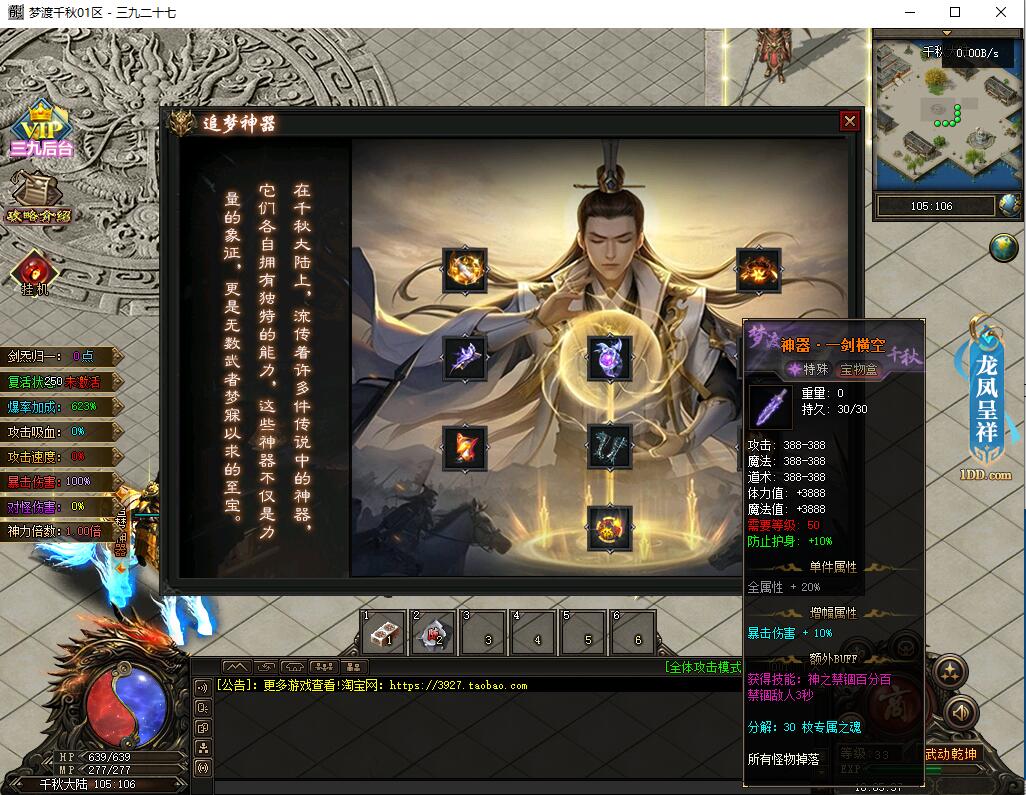
Task: Select the teal gauntlet artifact icon
Action: pos(610,446)
